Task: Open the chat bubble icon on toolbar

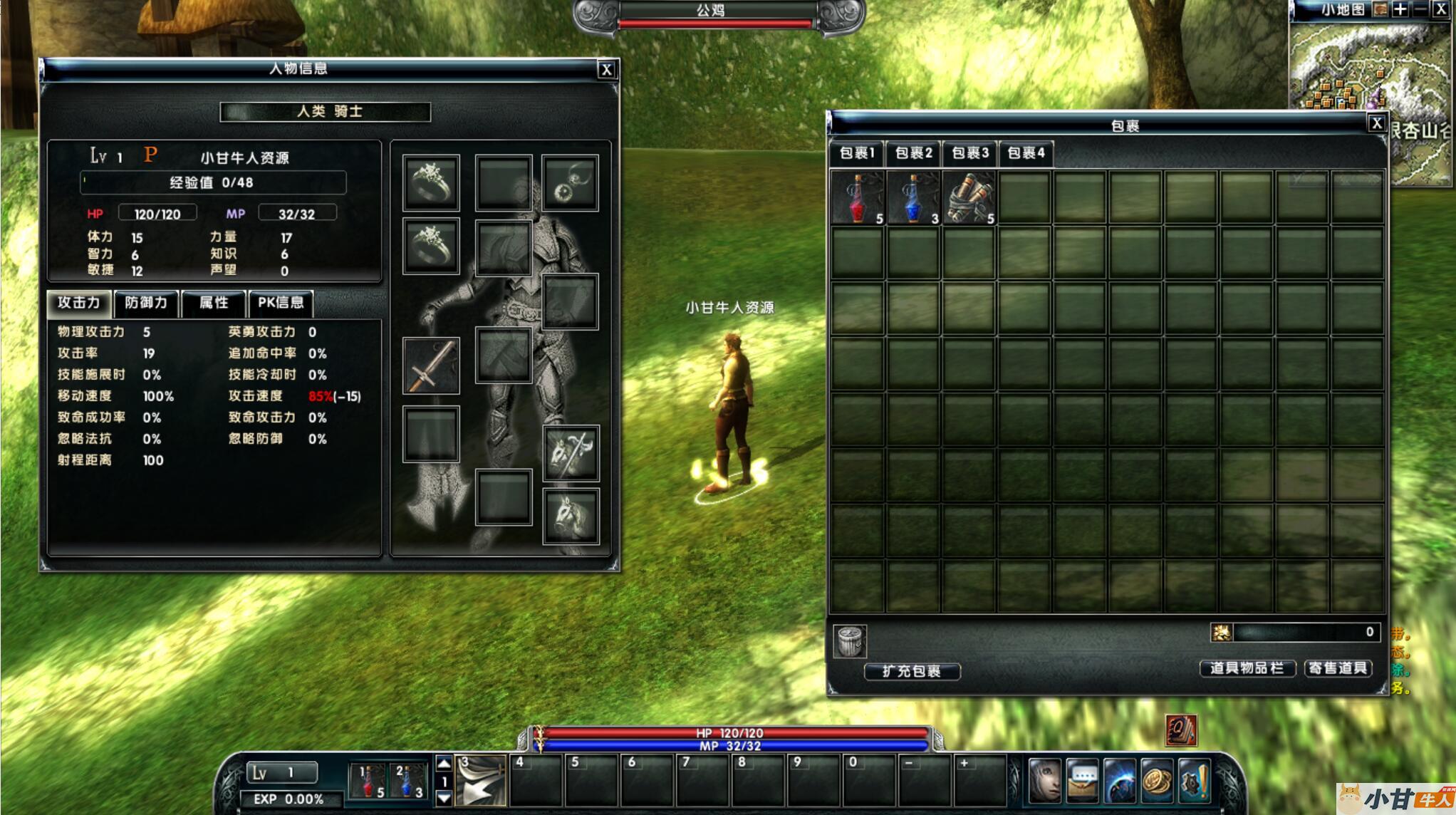Action: [x=1082, y=780]
